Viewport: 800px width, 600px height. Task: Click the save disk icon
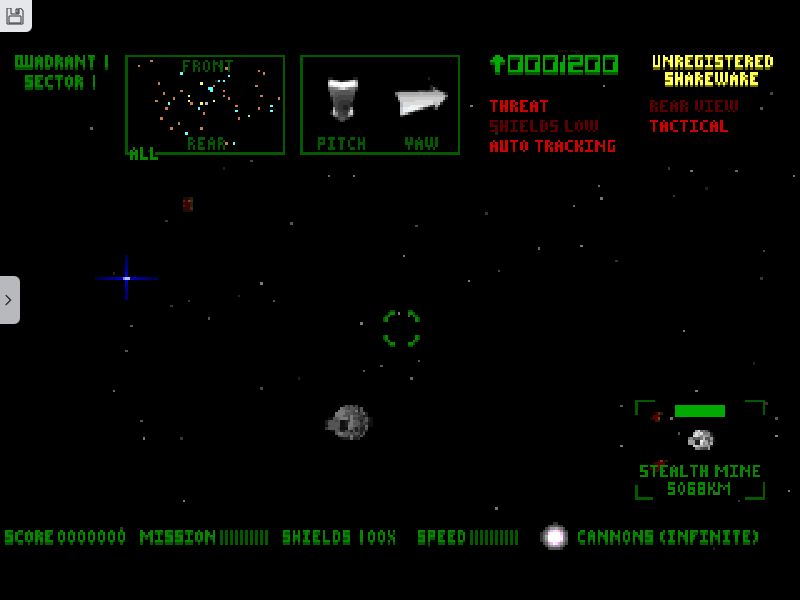coord(15,15)
